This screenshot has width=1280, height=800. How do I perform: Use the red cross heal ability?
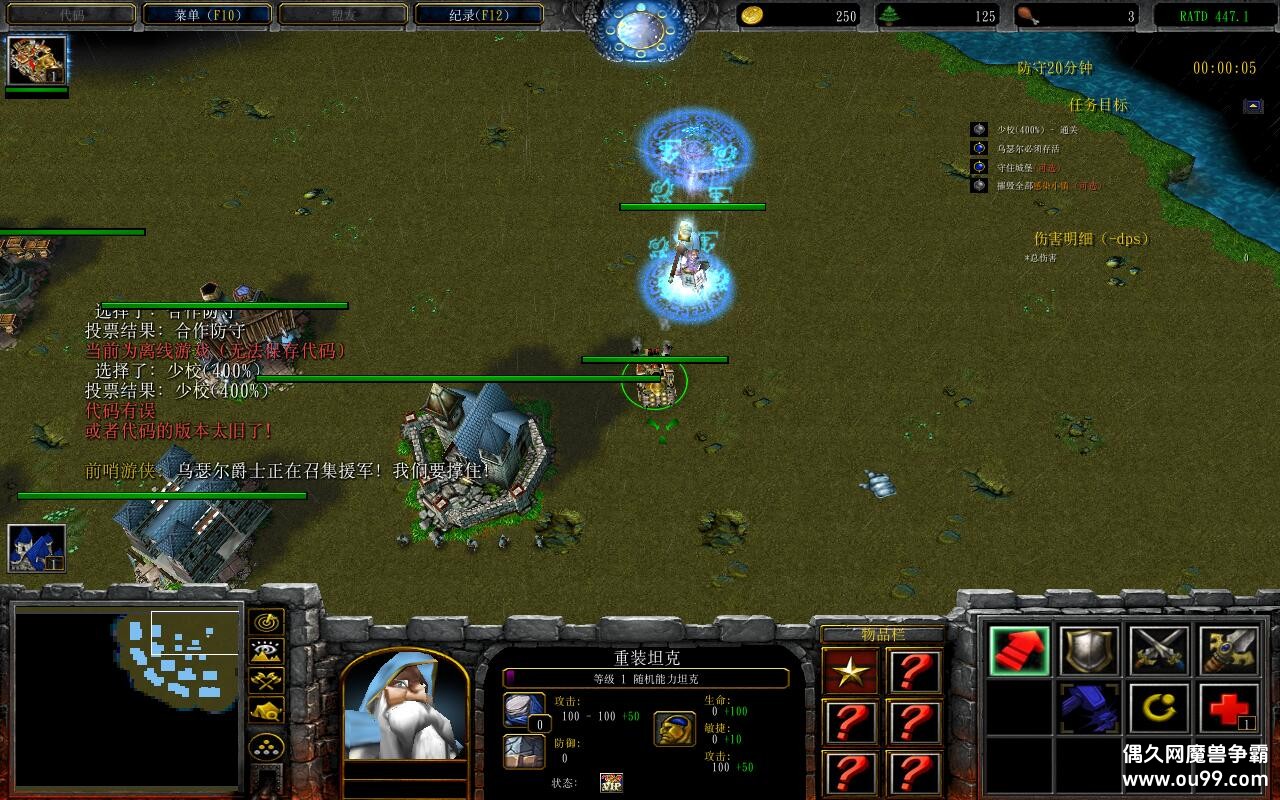pyautogui.click(x=1229, y=708)
